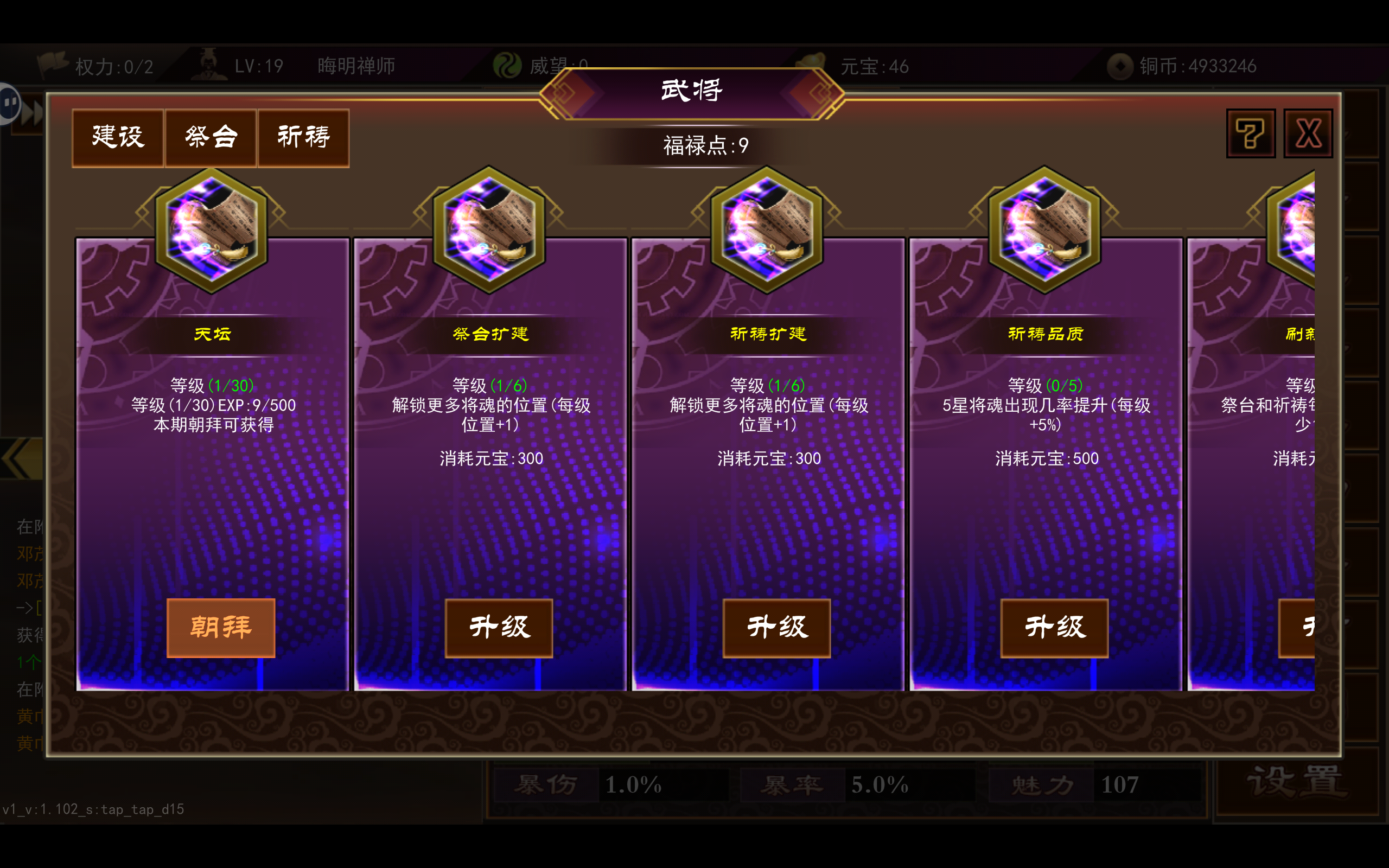Switch to the 祭台 tab
Image resolution: width=1389 pixels, height=868 pixels.
[210, 137]
